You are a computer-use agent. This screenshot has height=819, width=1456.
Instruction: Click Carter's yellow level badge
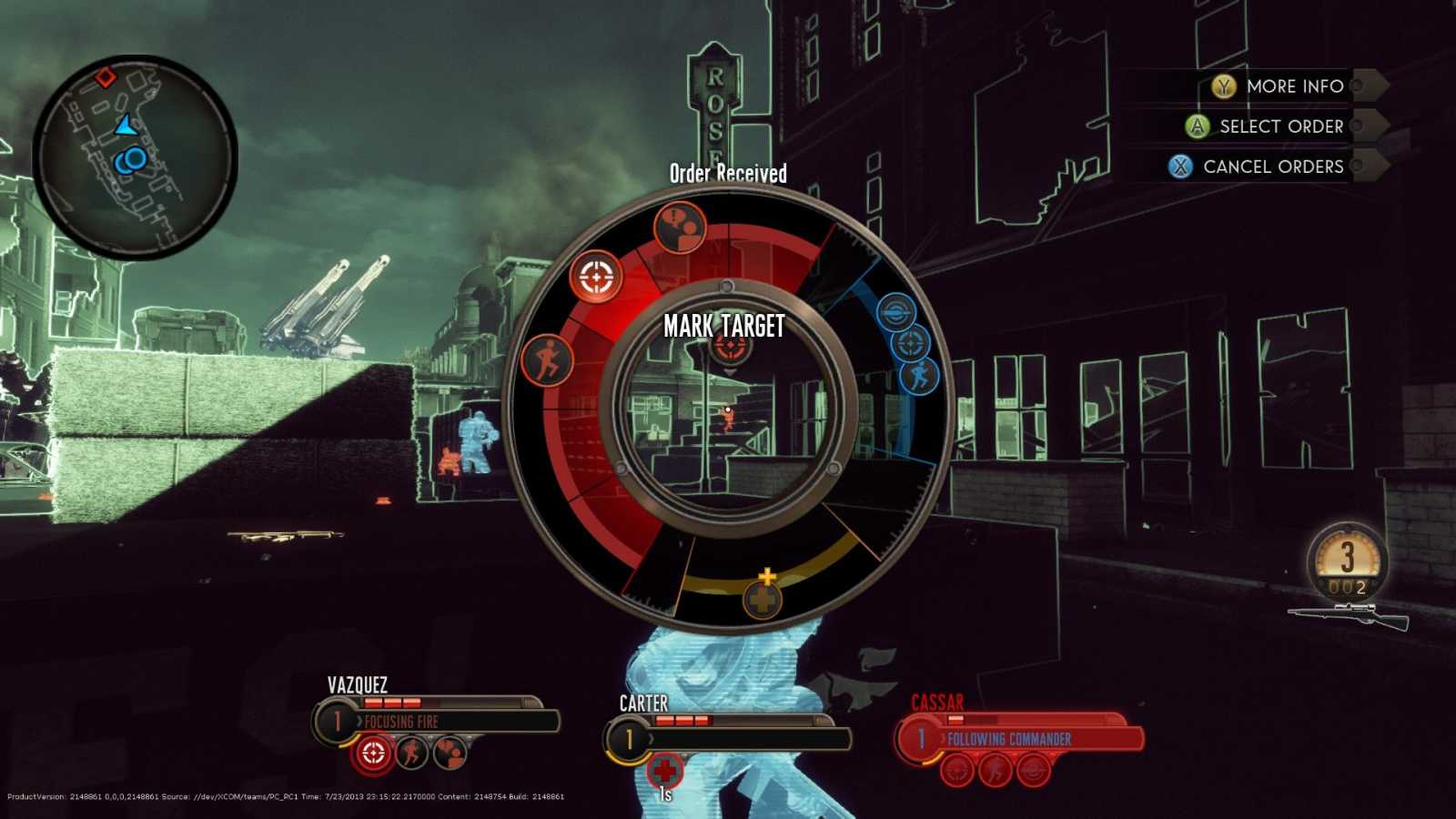(x=629, y=739)
